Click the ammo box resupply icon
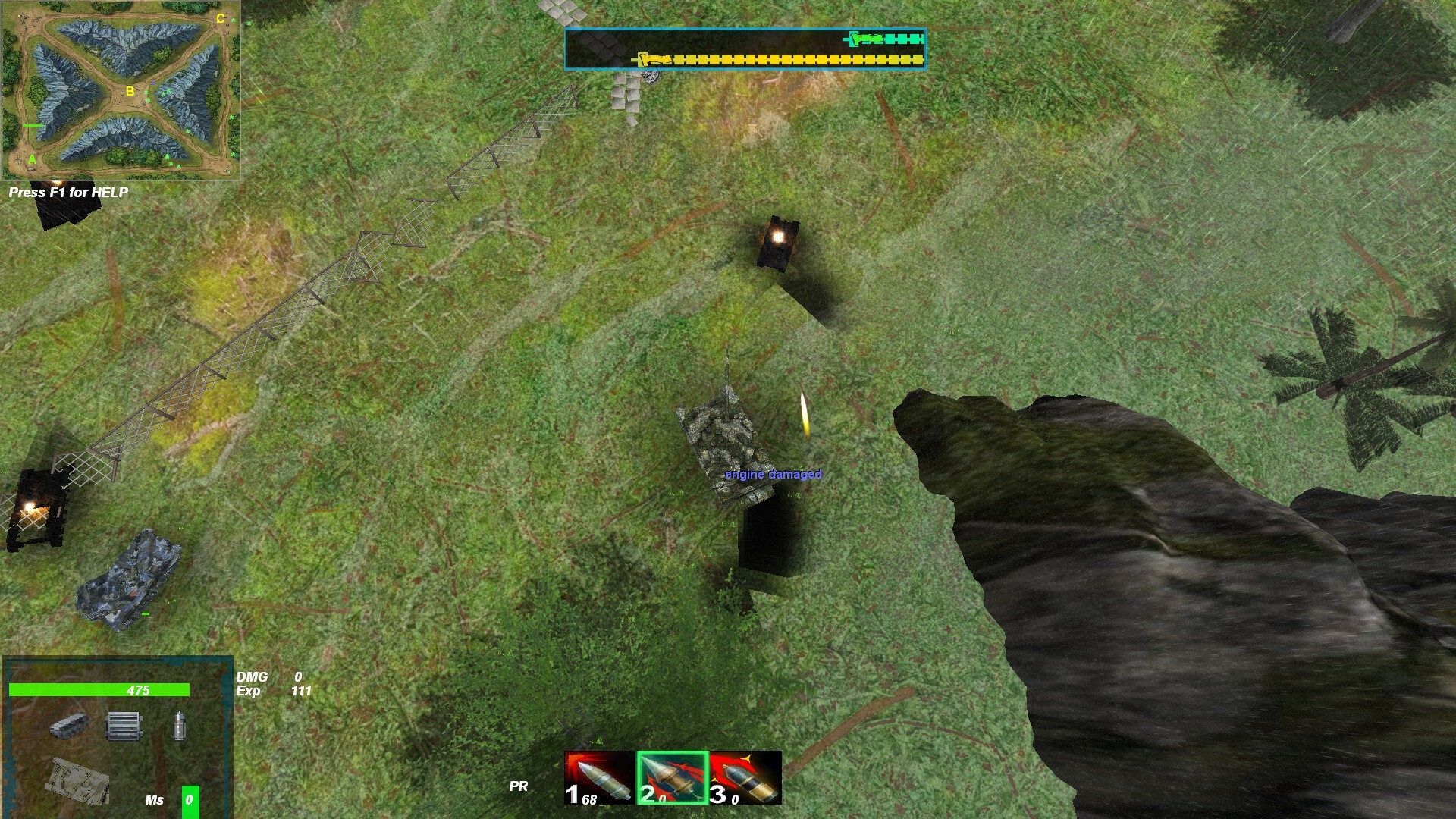1456x819 pixels. 123,724
